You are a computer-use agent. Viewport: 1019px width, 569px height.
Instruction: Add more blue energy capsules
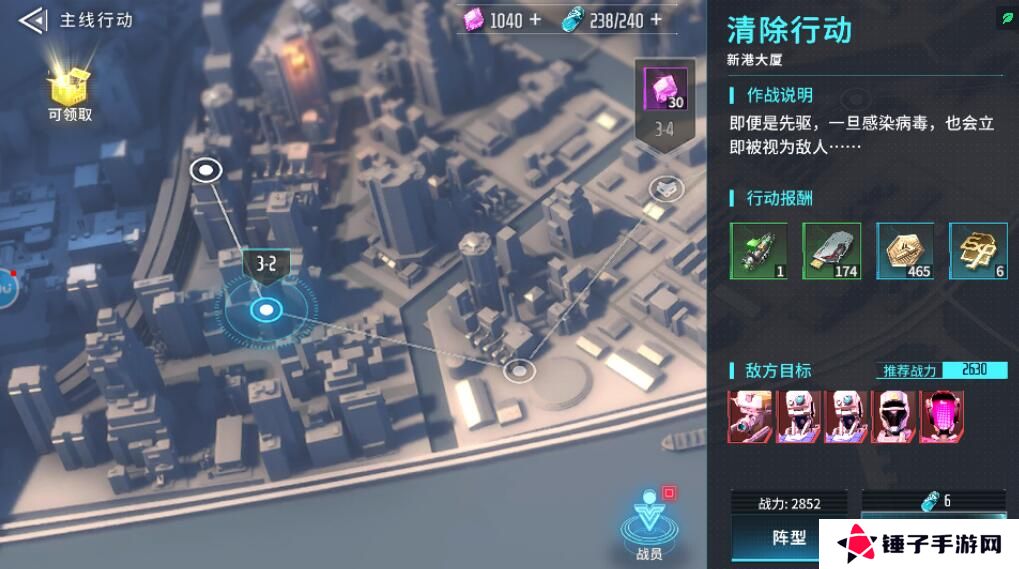pyautogui.click(x=656, y=19)
